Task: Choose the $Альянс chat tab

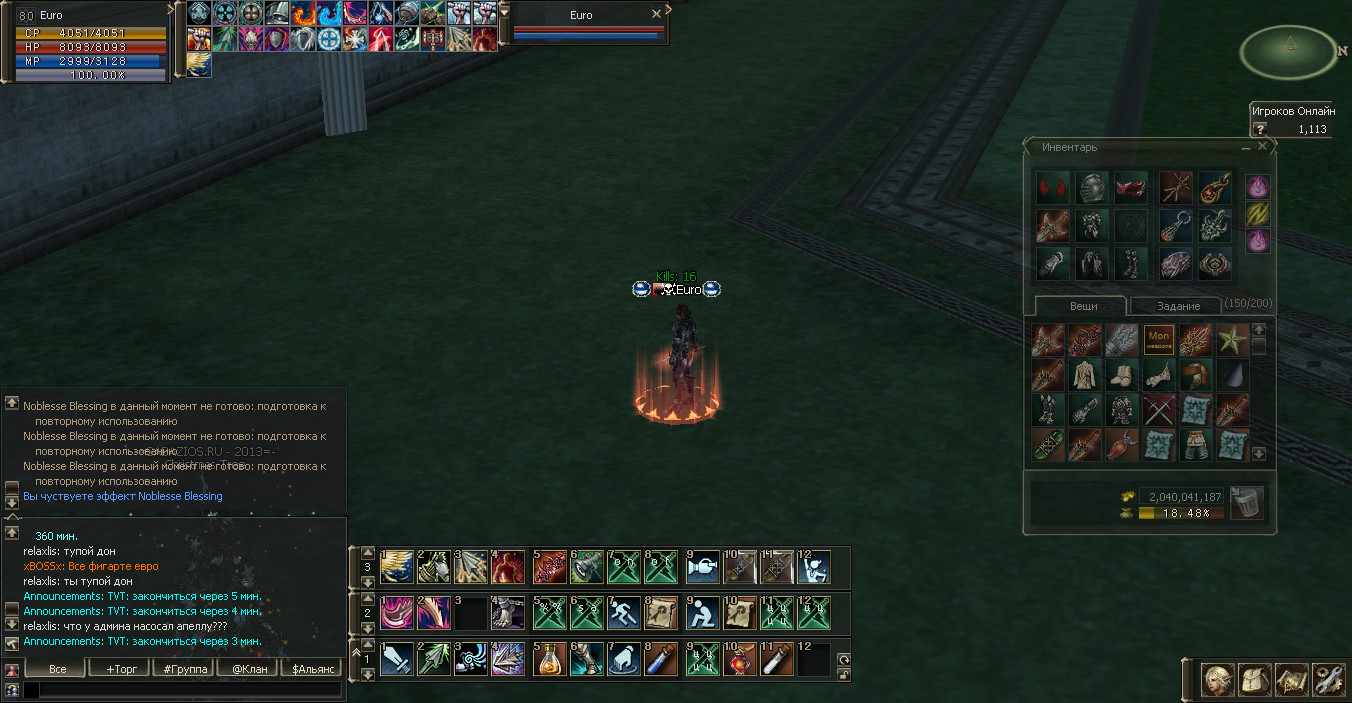Action: click(x=310, y=668)
